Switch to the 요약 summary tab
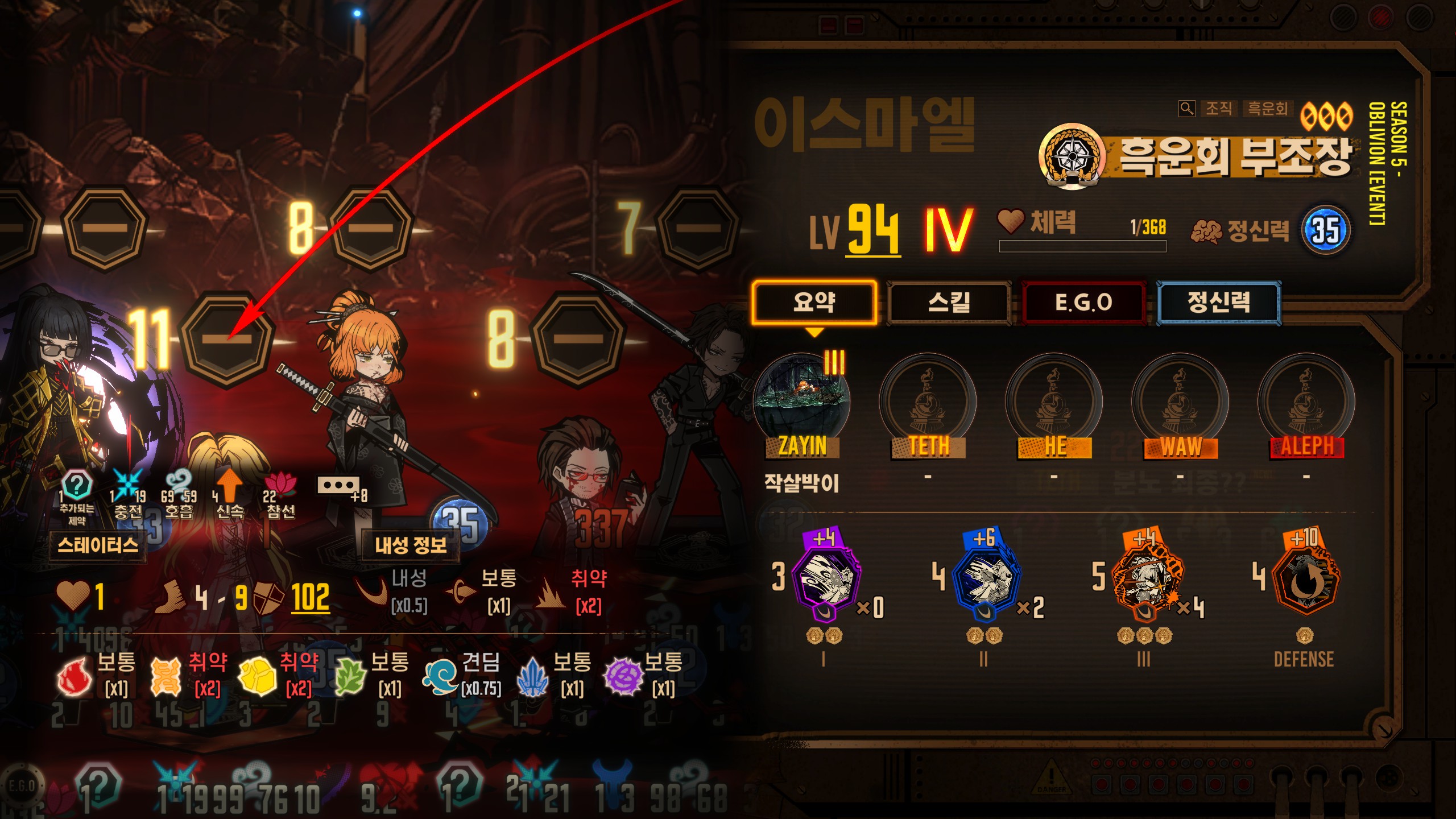1456x819 pixels. click(814, 302)
